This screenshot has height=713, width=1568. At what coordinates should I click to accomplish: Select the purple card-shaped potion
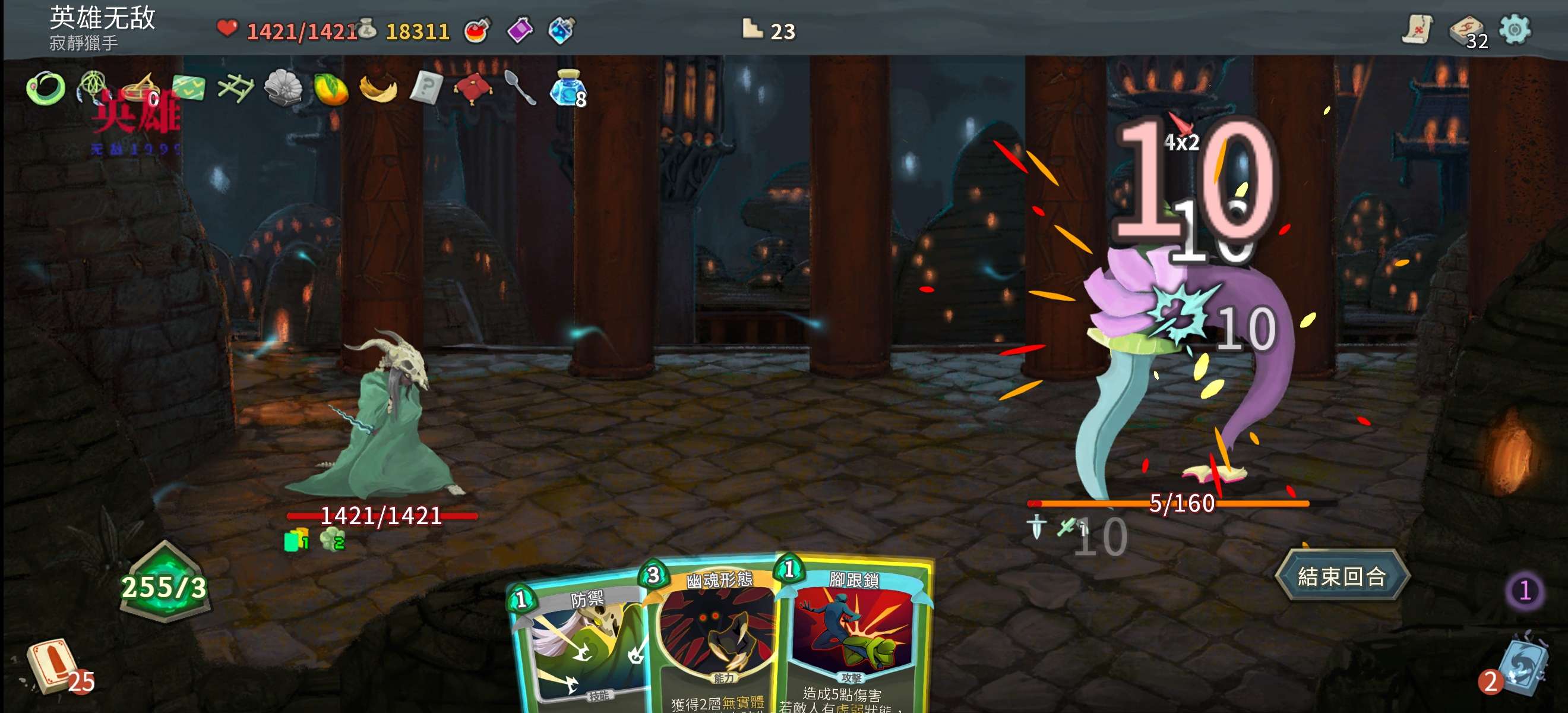coord(519,30)
